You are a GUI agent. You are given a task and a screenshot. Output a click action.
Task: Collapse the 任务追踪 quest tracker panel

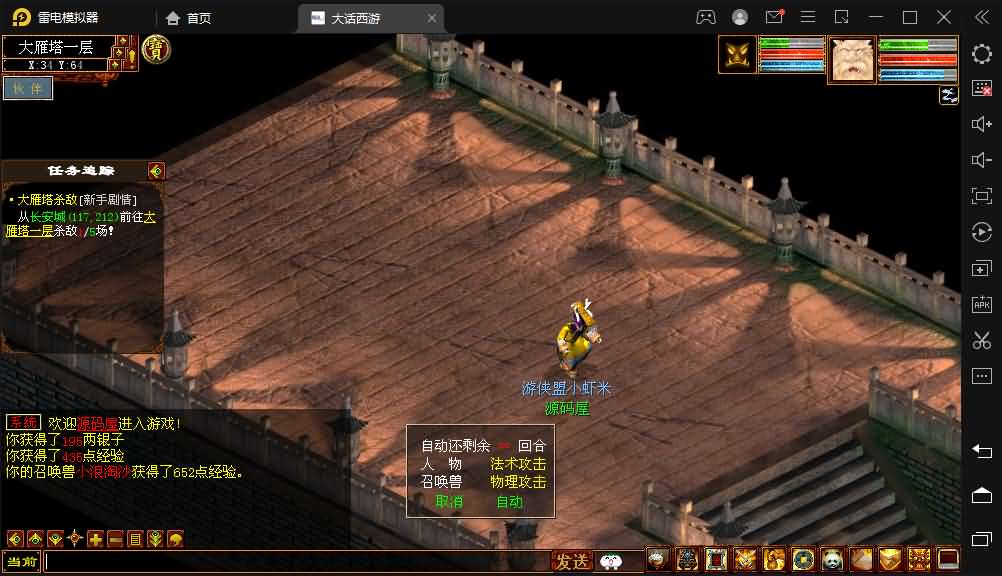pos(155,171)
